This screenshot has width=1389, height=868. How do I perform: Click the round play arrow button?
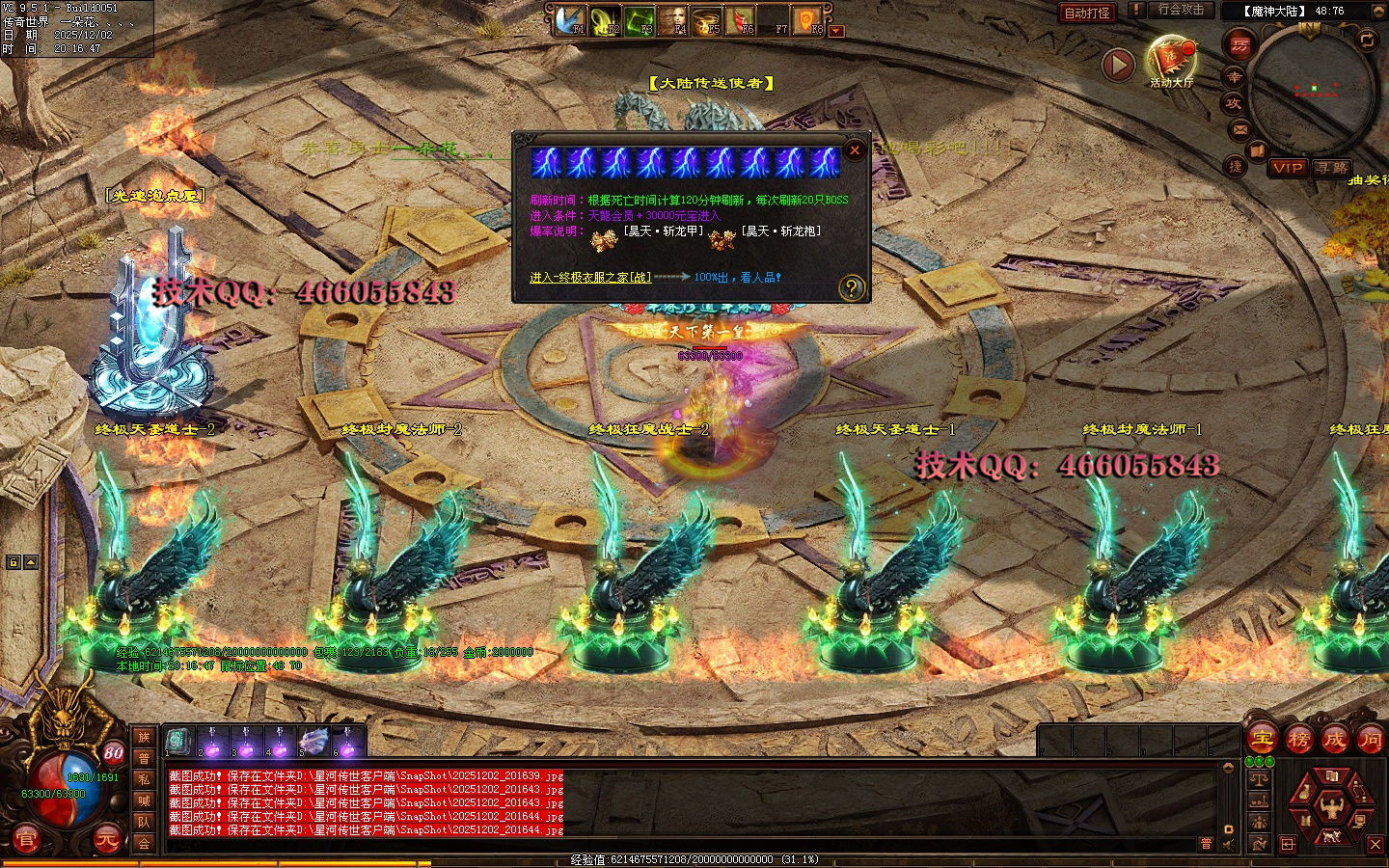(1118, 65)
